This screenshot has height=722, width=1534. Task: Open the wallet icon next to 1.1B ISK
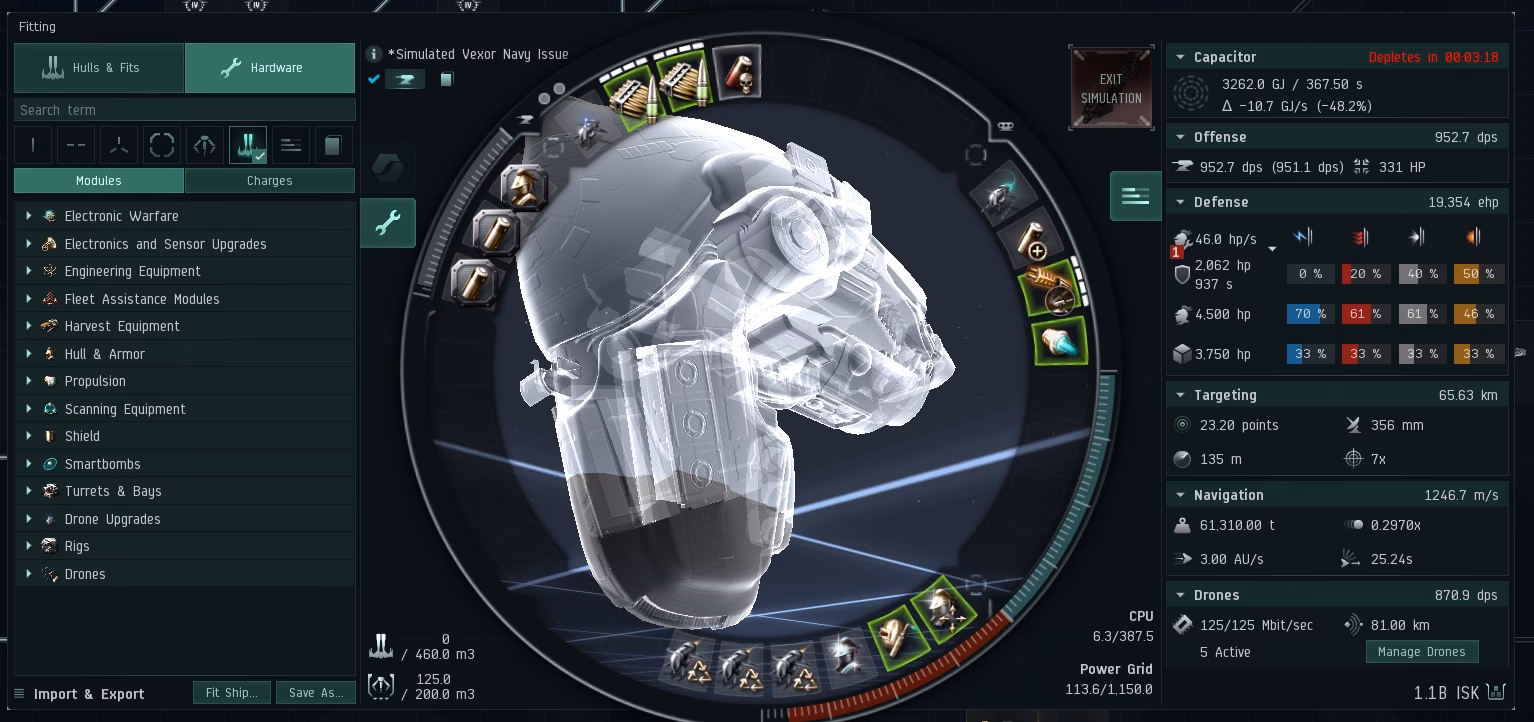[x=1496, y=692]
